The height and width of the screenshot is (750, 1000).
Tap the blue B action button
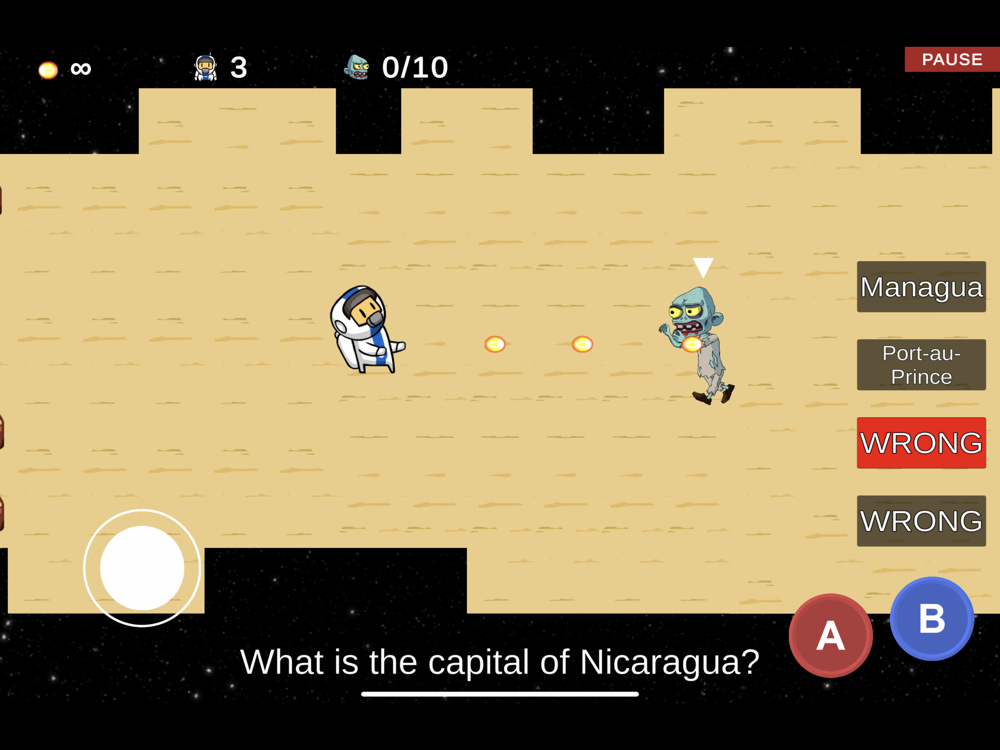coord(931,619)
